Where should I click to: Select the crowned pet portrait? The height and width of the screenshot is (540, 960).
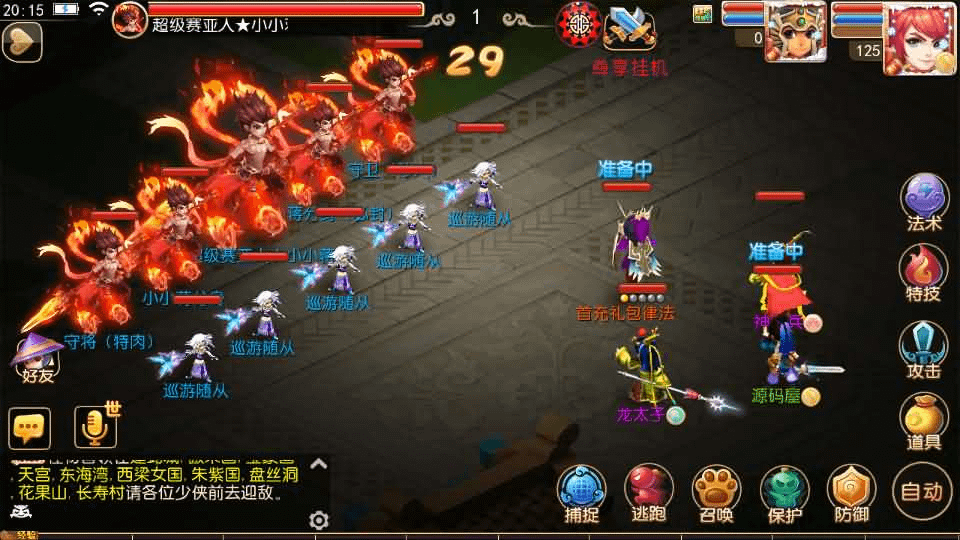coord(795,32)
